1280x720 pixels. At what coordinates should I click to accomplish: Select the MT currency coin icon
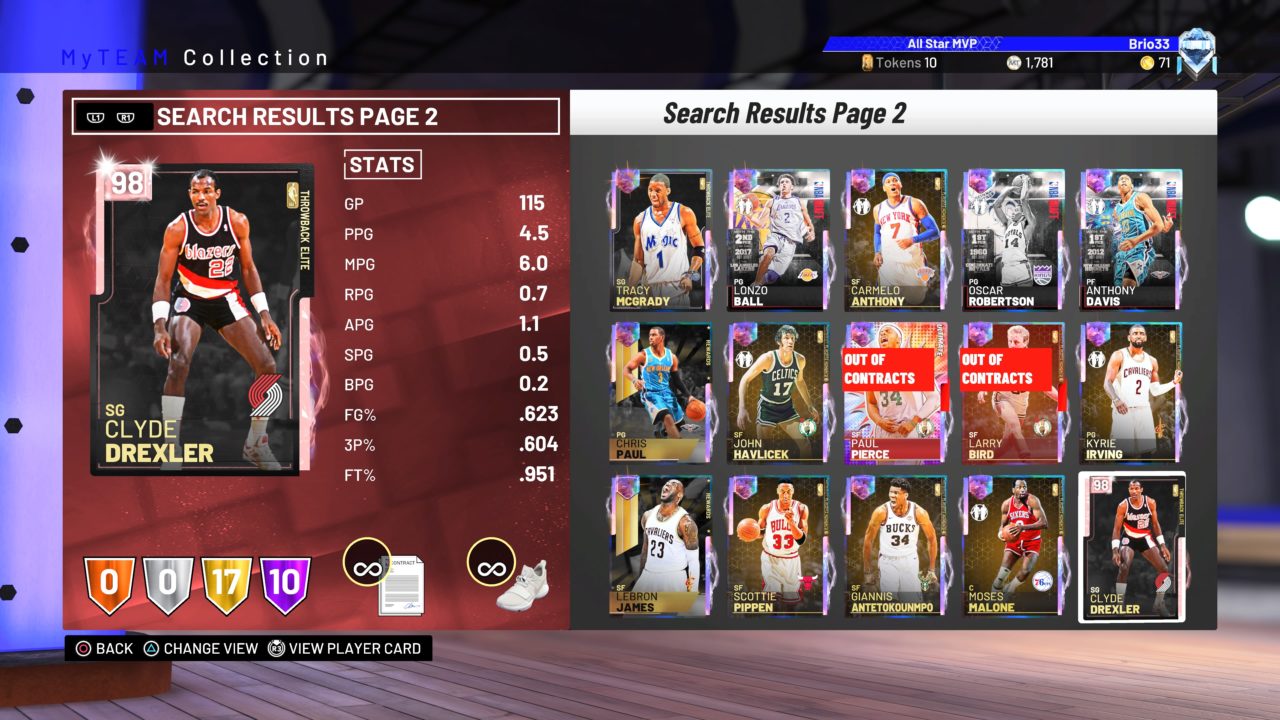click(1013, 61)
